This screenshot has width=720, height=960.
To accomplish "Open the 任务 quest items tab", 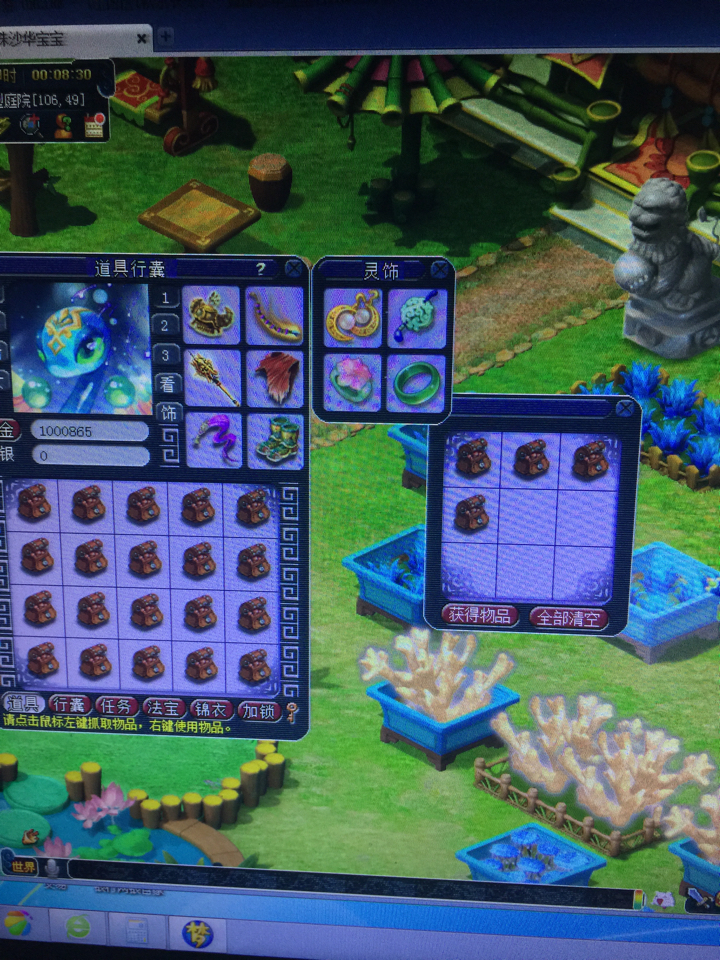I will 117,708.
